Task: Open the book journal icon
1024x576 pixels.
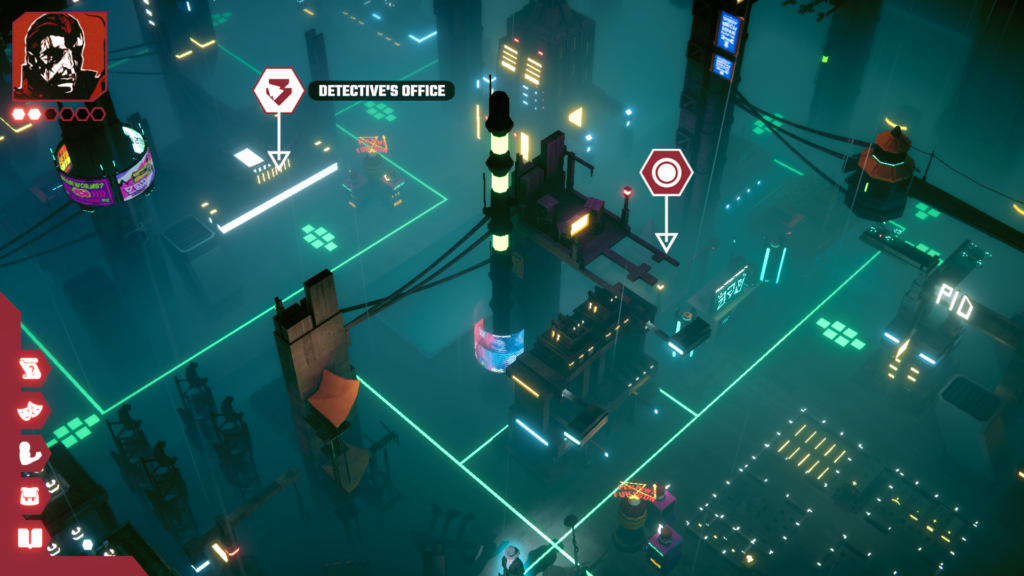Action: (x=32, y=540)
